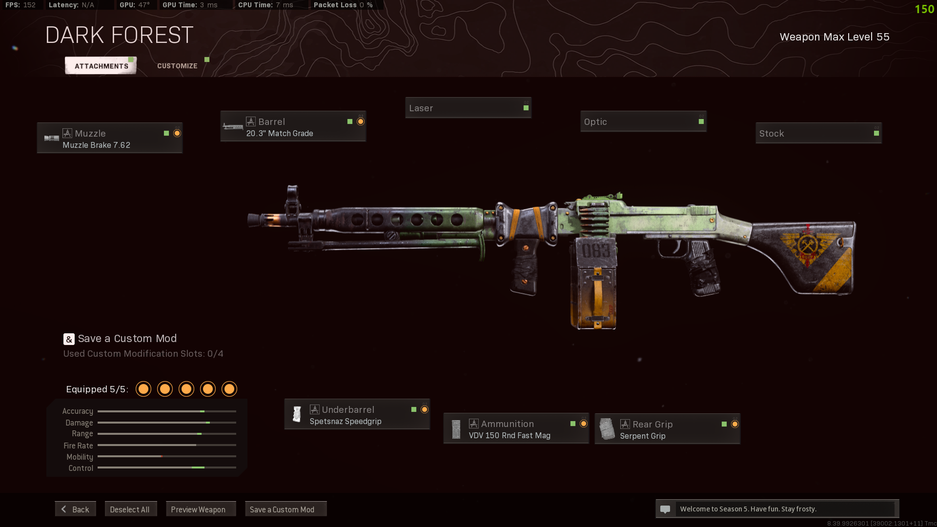
Task: Click Deselect All attachments
Action: (x=130, y=509)
